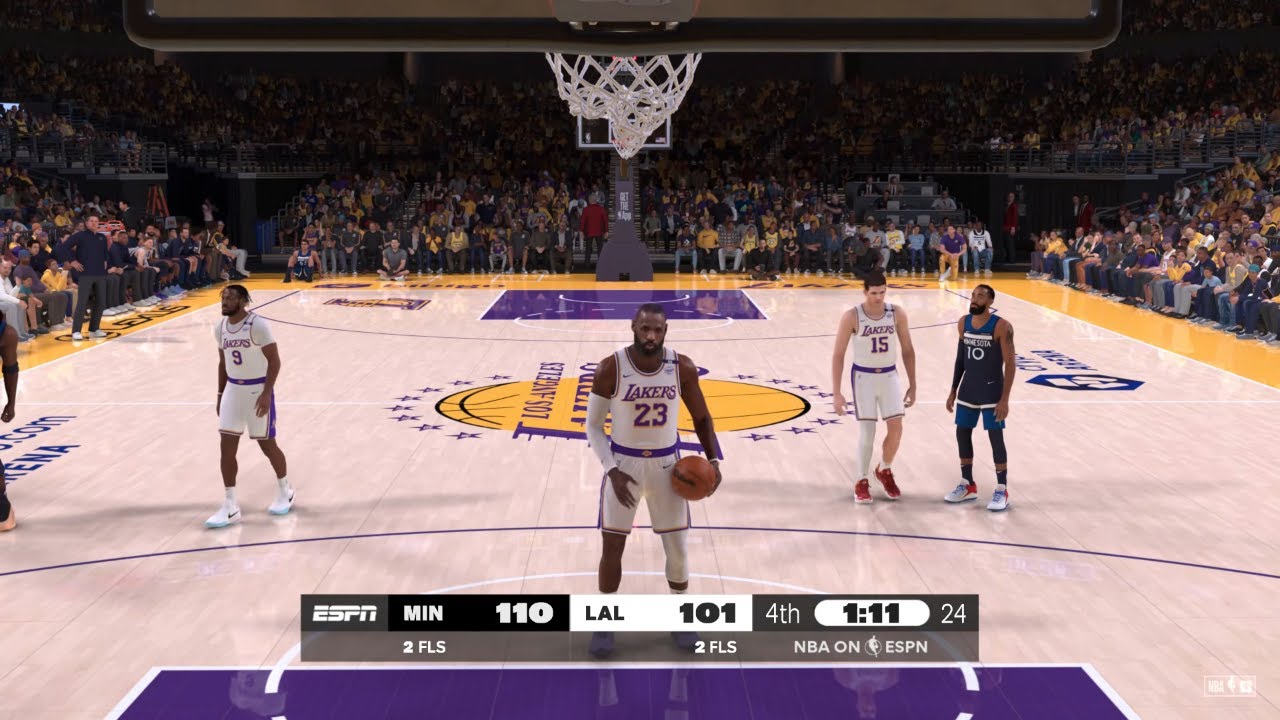Select the basketball held by player 23
1280x720 pixels.
(693, 478)
